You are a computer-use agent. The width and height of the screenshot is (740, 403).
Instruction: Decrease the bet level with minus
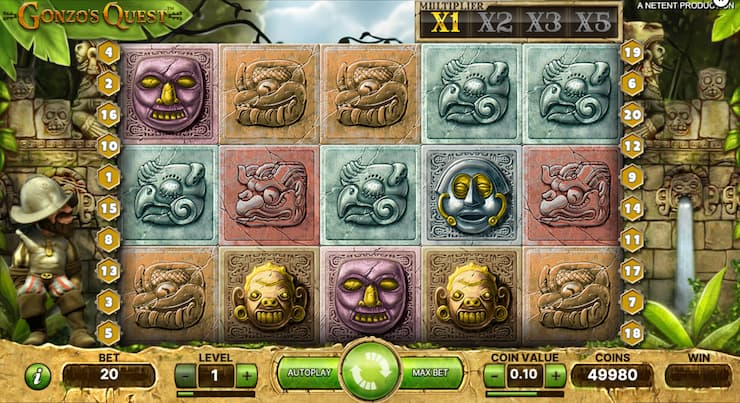[x=185, y=376]
